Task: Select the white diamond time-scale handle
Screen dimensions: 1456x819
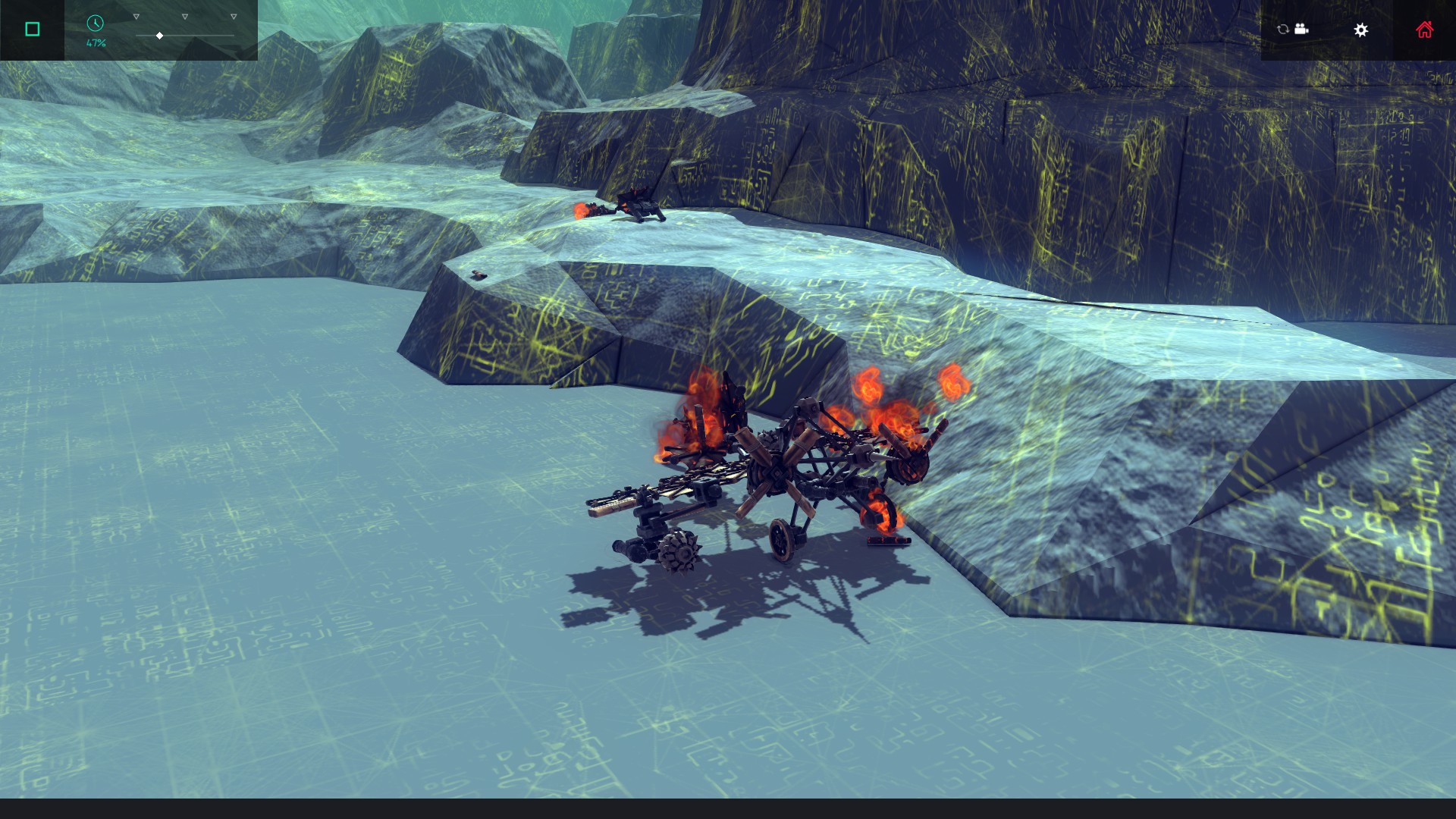Action: (x=159, y=35)
